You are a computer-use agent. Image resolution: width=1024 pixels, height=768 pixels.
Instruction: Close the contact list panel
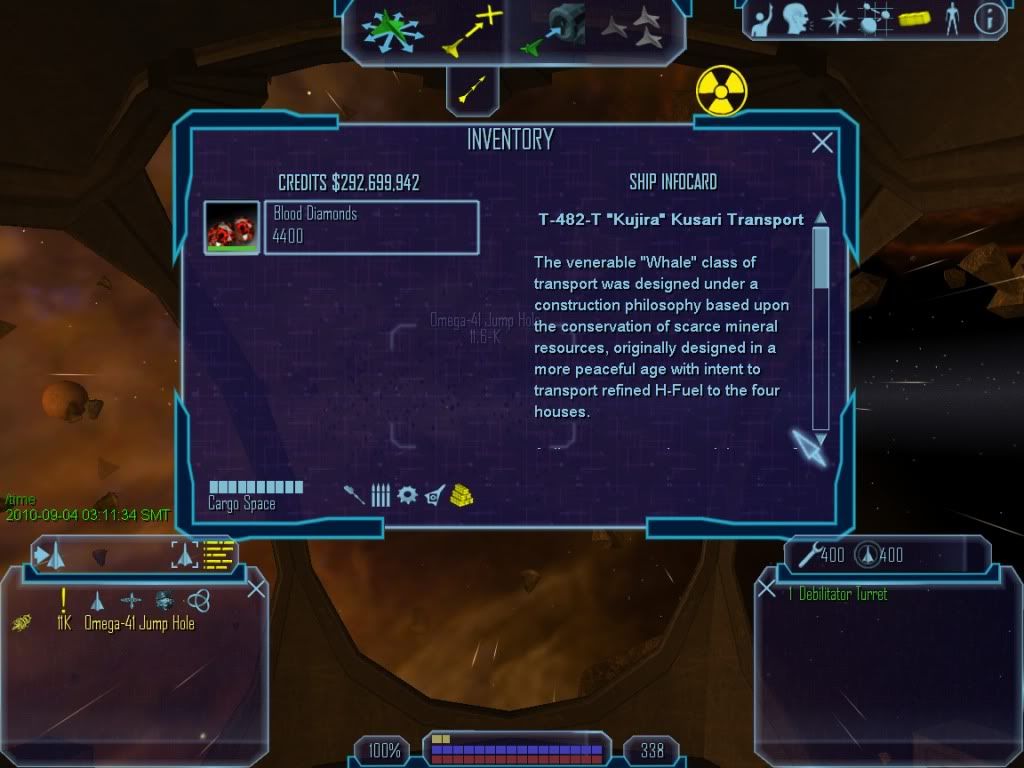(256, 589)
